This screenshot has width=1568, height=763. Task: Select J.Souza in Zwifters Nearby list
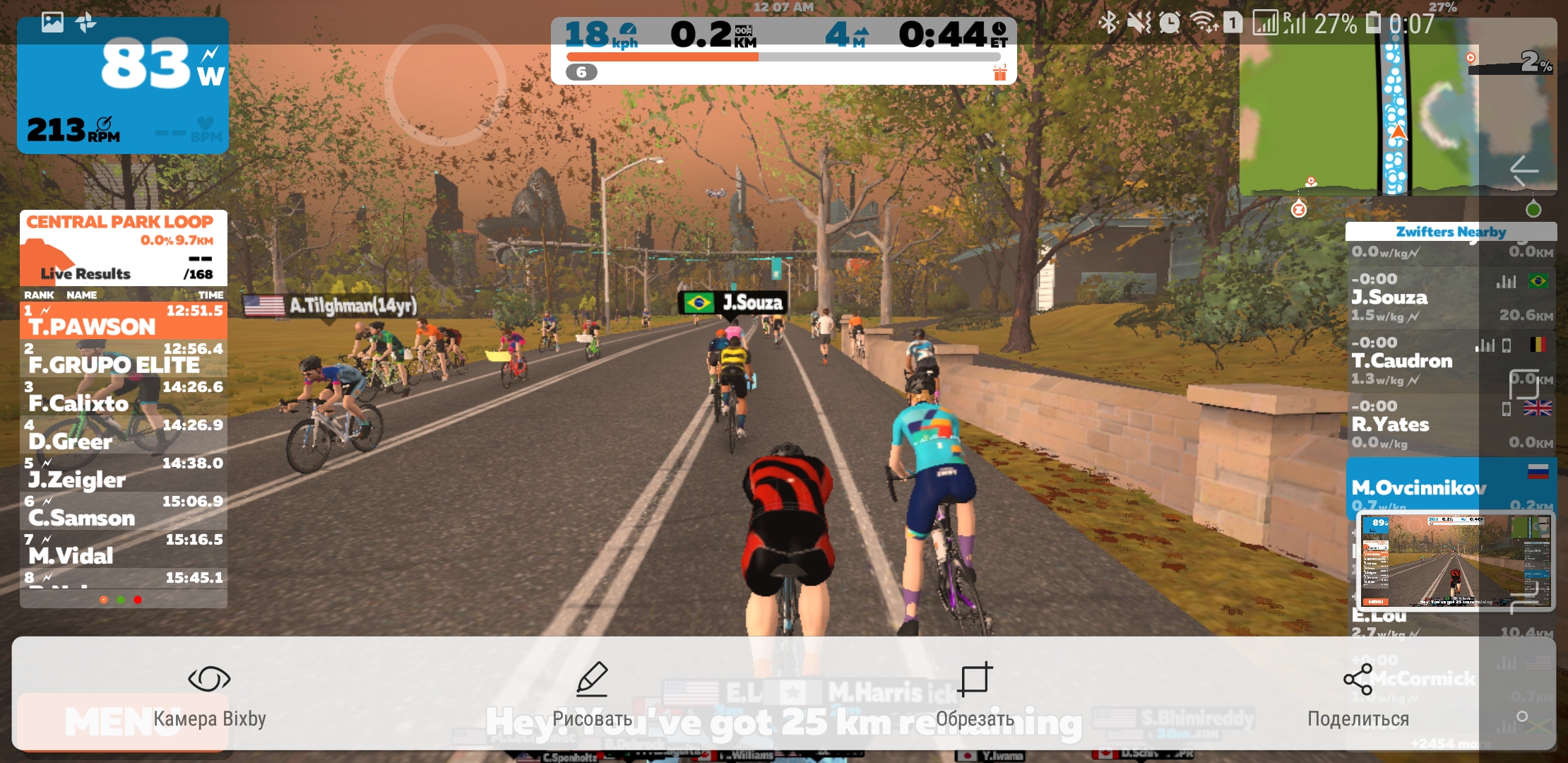click(1451, 297)
